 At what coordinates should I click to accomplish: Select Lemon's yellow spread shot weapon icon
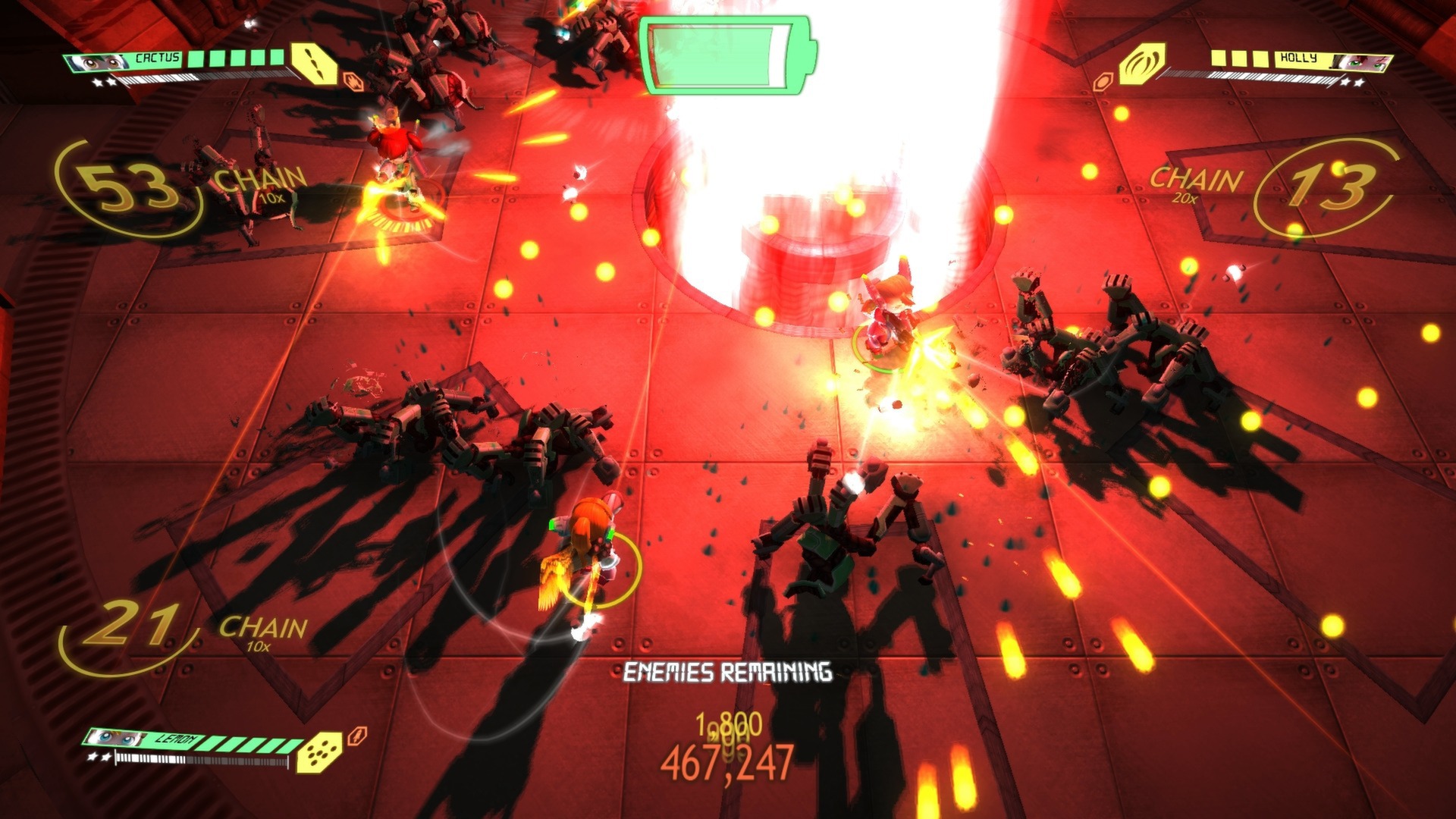(x=318, y=753)
